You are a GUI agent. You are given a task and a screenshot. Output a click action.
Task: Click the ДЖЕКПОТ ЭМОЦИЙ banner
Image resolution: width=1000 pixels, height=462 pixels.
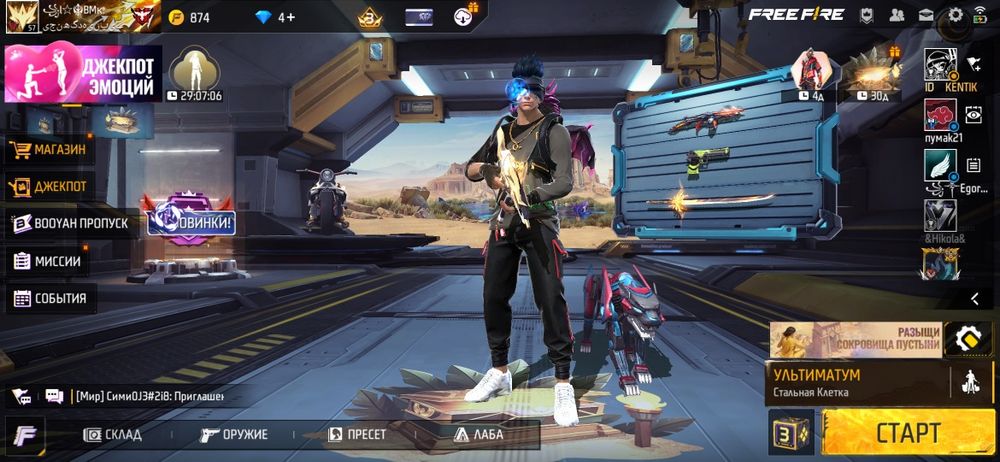click(x=83, y=73)
